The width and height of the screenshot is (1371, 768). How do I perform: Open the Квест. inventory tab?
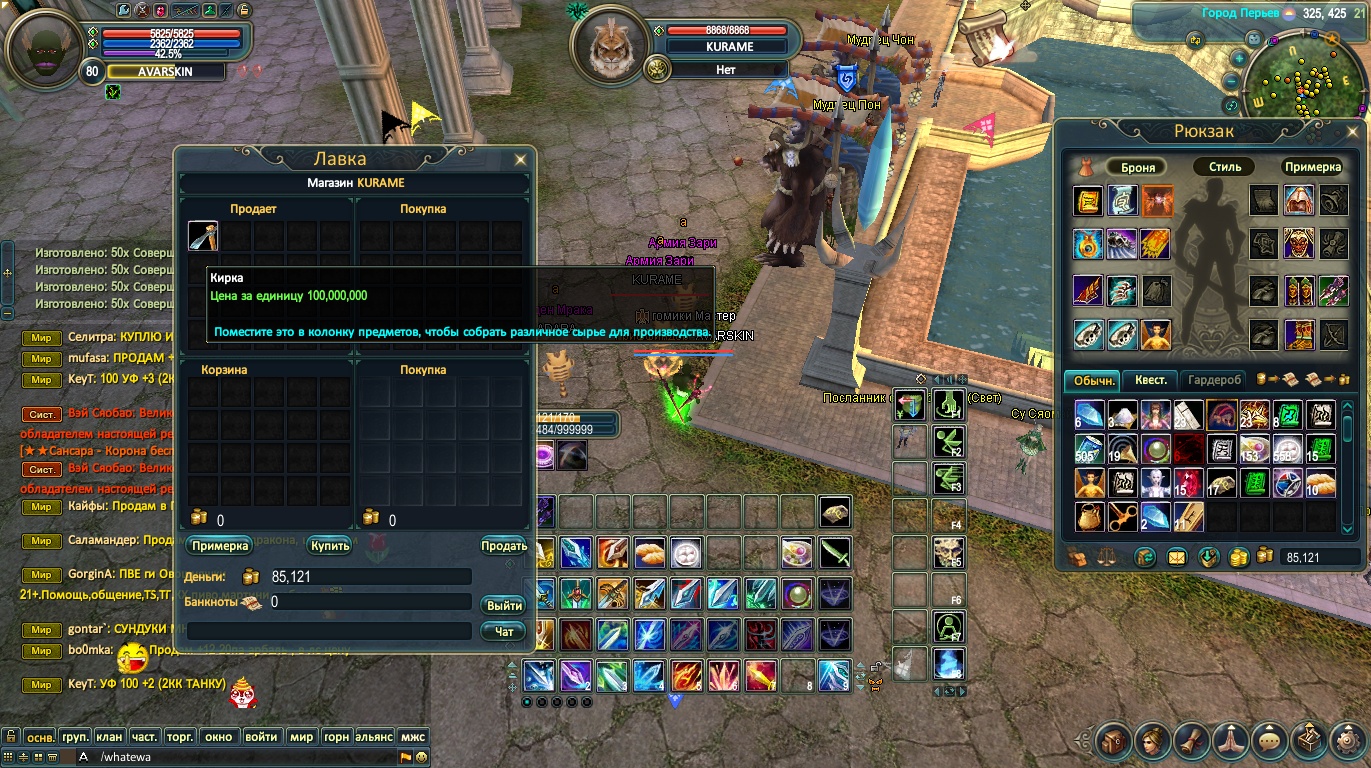click(x=1150, y=380)
